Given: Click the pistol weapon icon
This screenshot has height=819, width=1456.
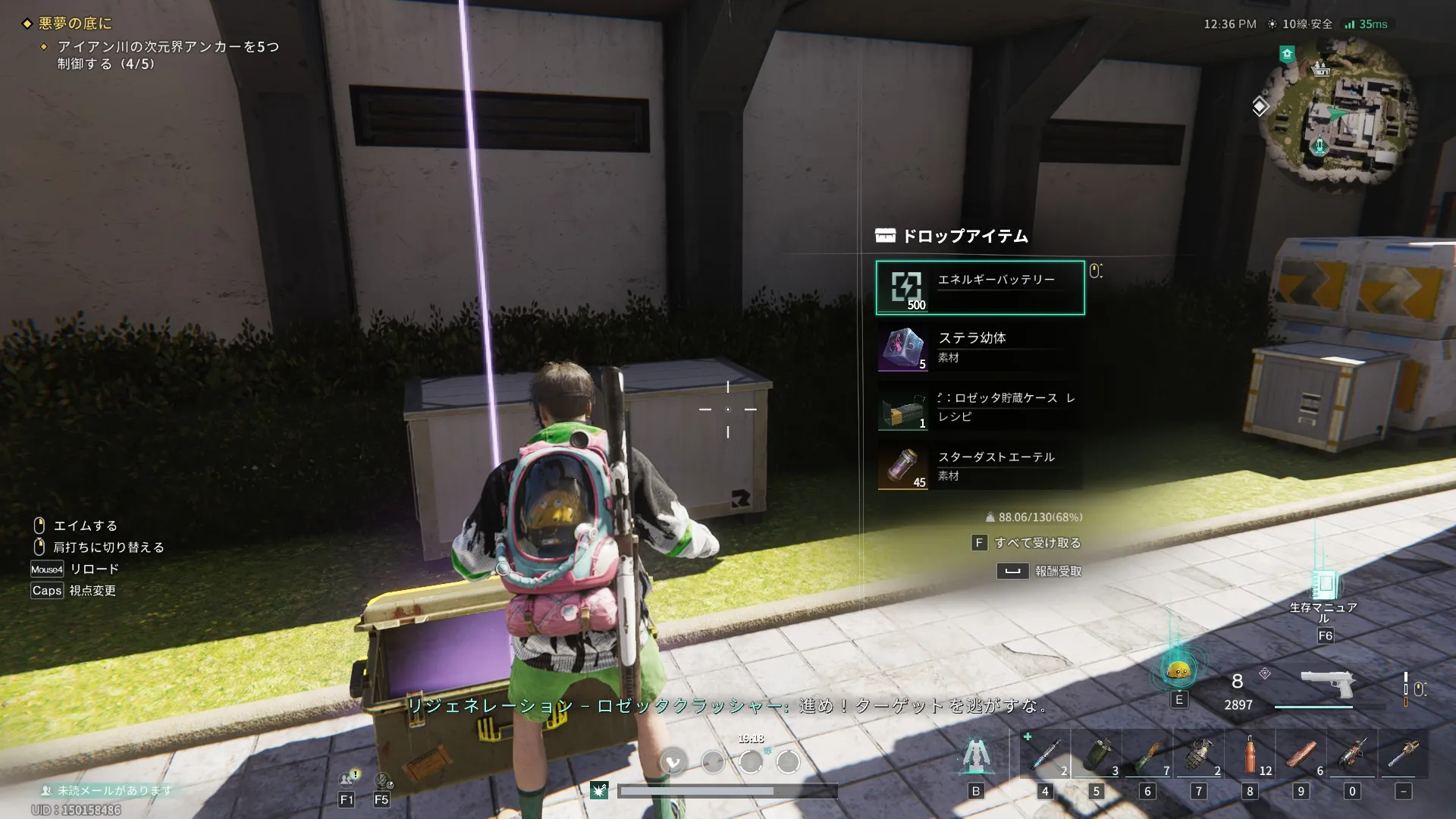Looking at the screenshot, I should [1327, 683].
